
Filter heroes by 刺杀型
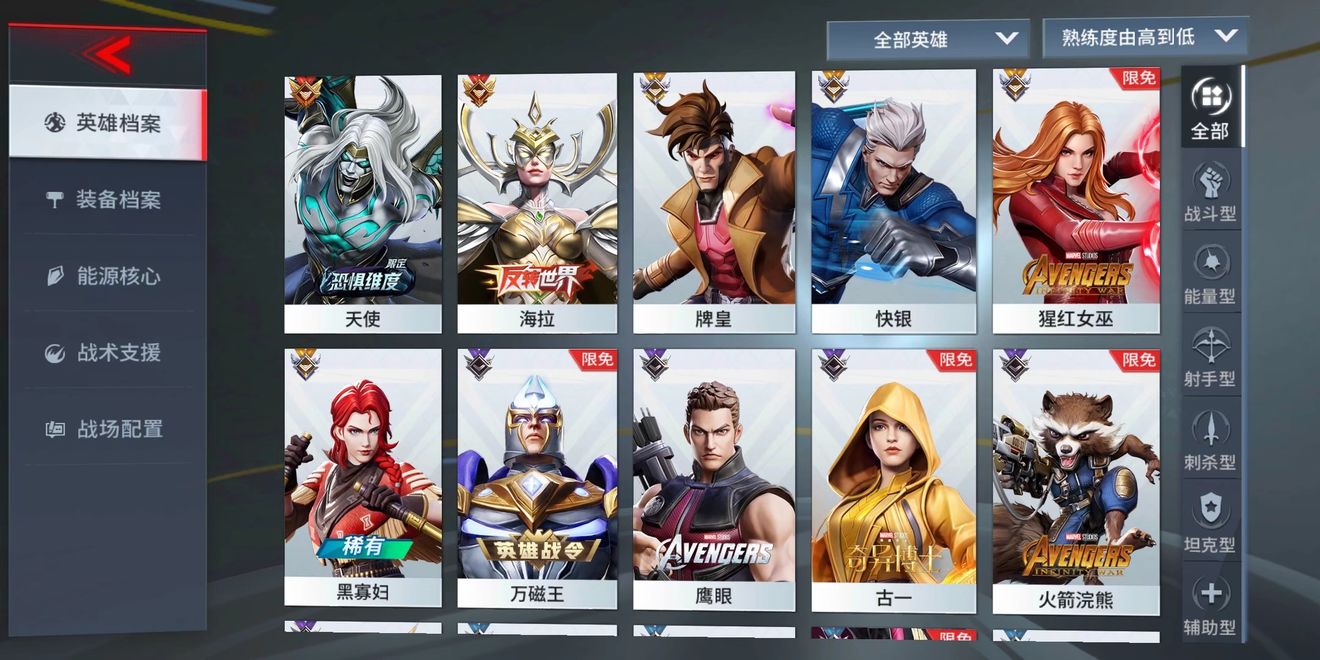pyautogui.click(x=1210, y=440)
